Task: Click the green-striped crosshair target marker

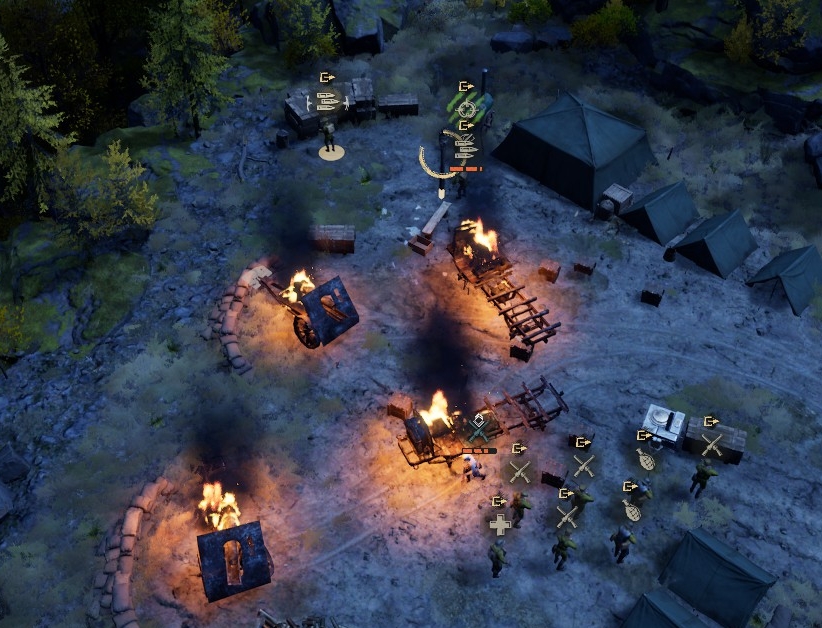Action: click(466, 107)
